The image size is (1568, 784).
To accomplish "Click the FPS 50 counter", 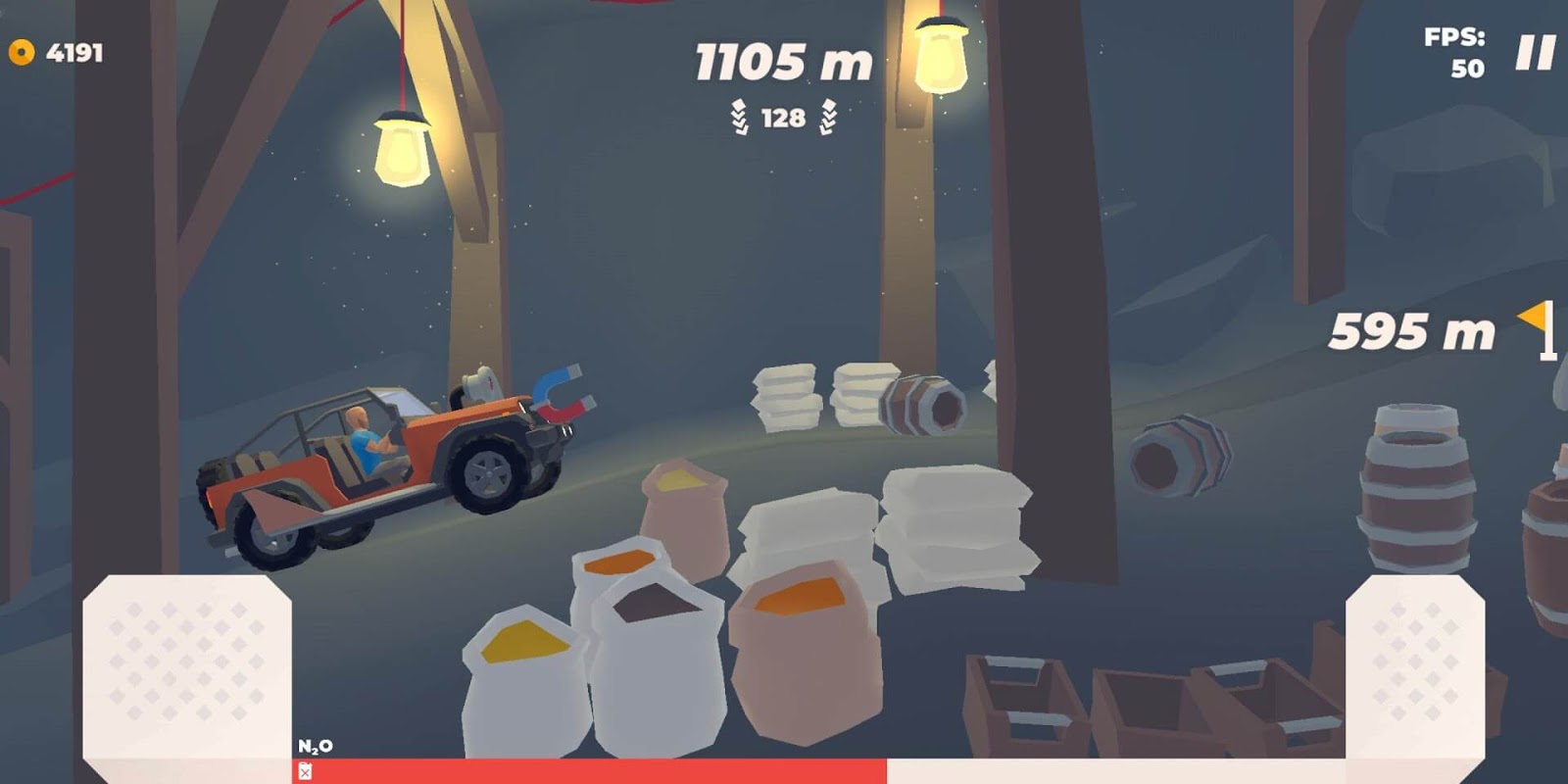I will (1458, 54).
